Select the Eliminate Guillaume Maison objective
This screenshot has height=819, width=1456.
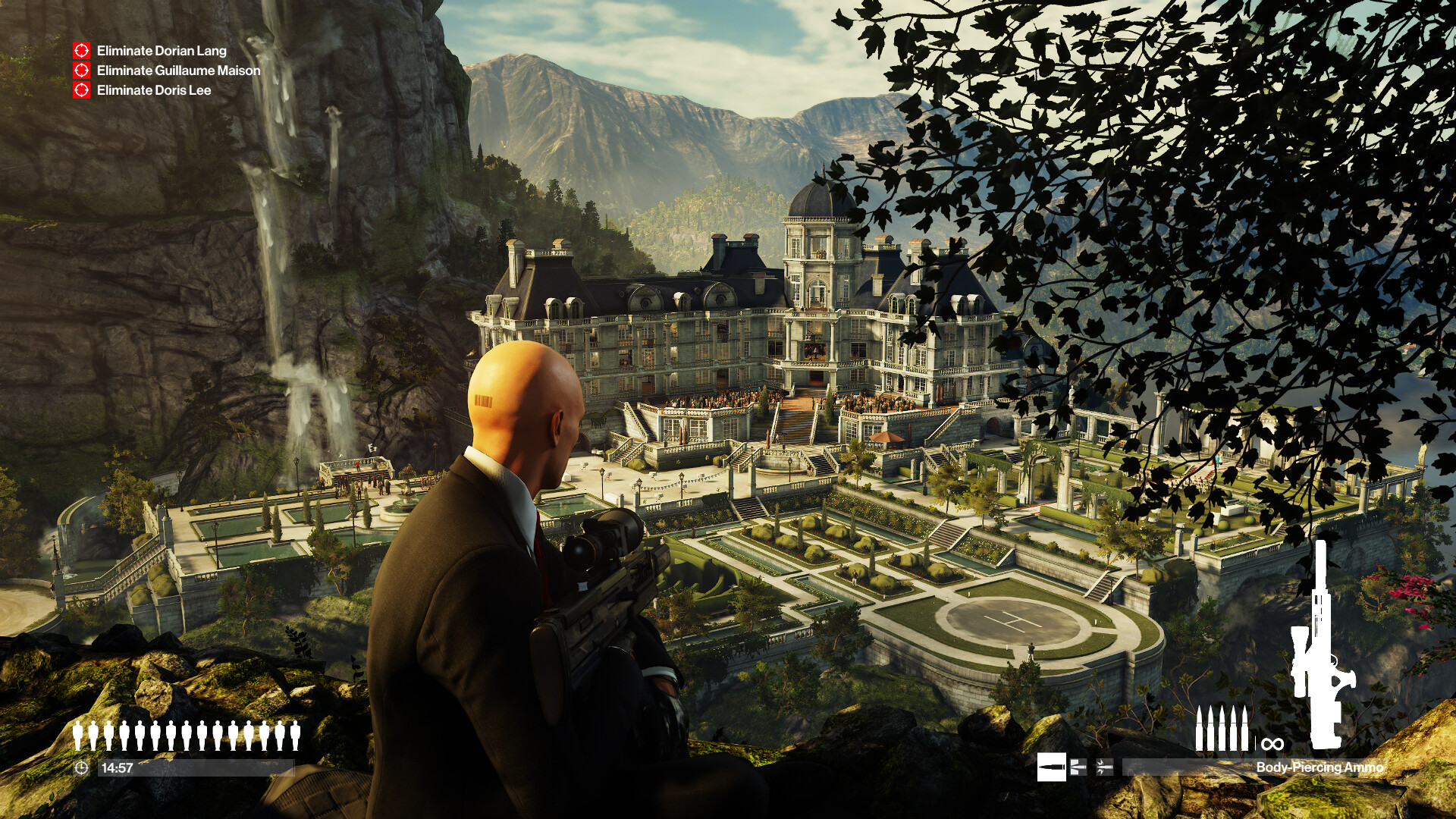pos(178,71)
